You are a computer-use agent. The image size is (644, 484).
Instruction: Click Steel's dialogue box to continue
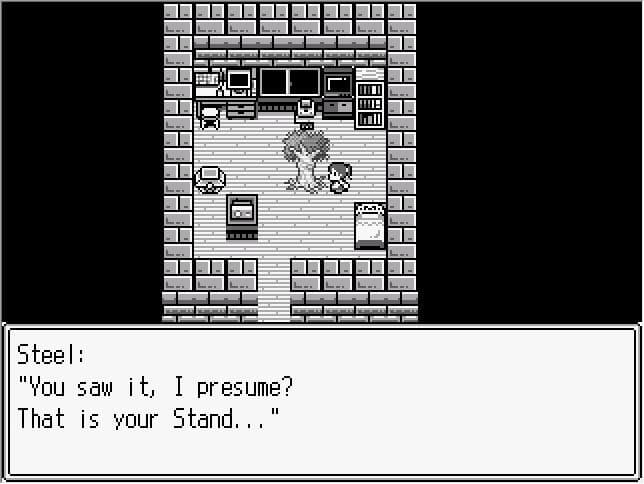[x=321, y=402]
